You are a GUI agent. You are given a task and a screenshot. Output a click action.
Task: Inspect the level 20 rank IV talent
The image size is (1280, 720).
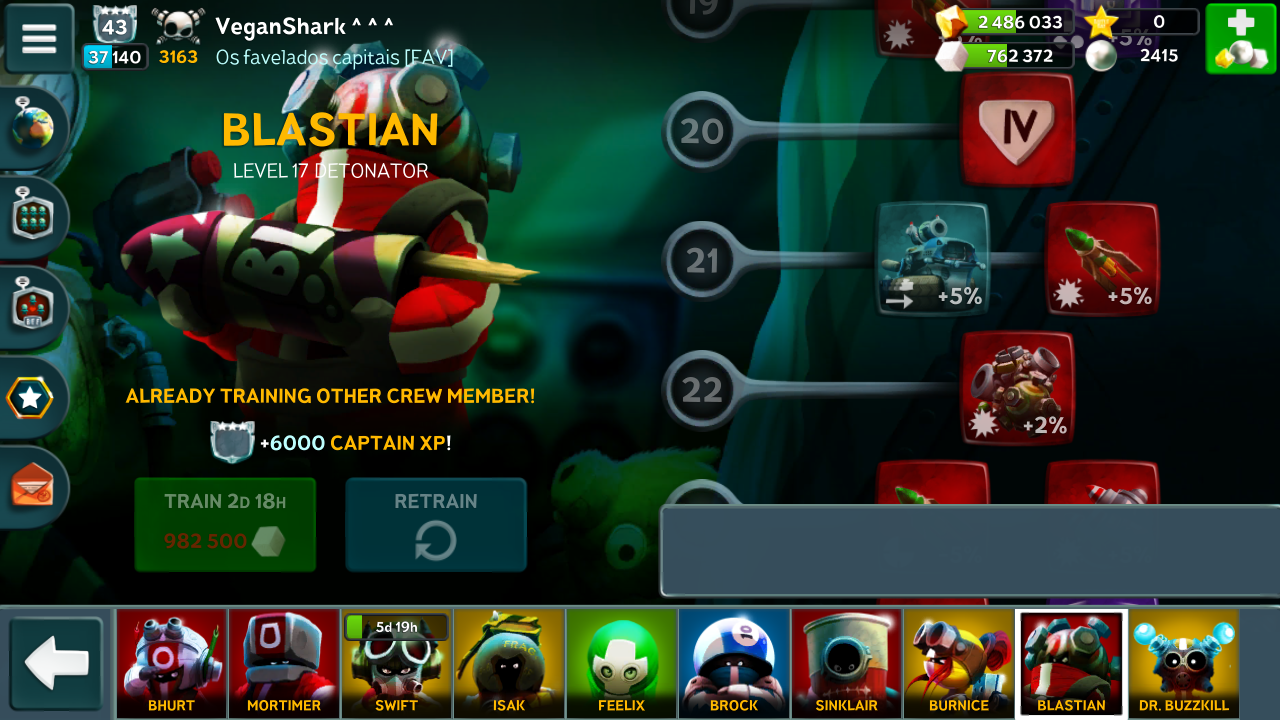[1017, 129]
